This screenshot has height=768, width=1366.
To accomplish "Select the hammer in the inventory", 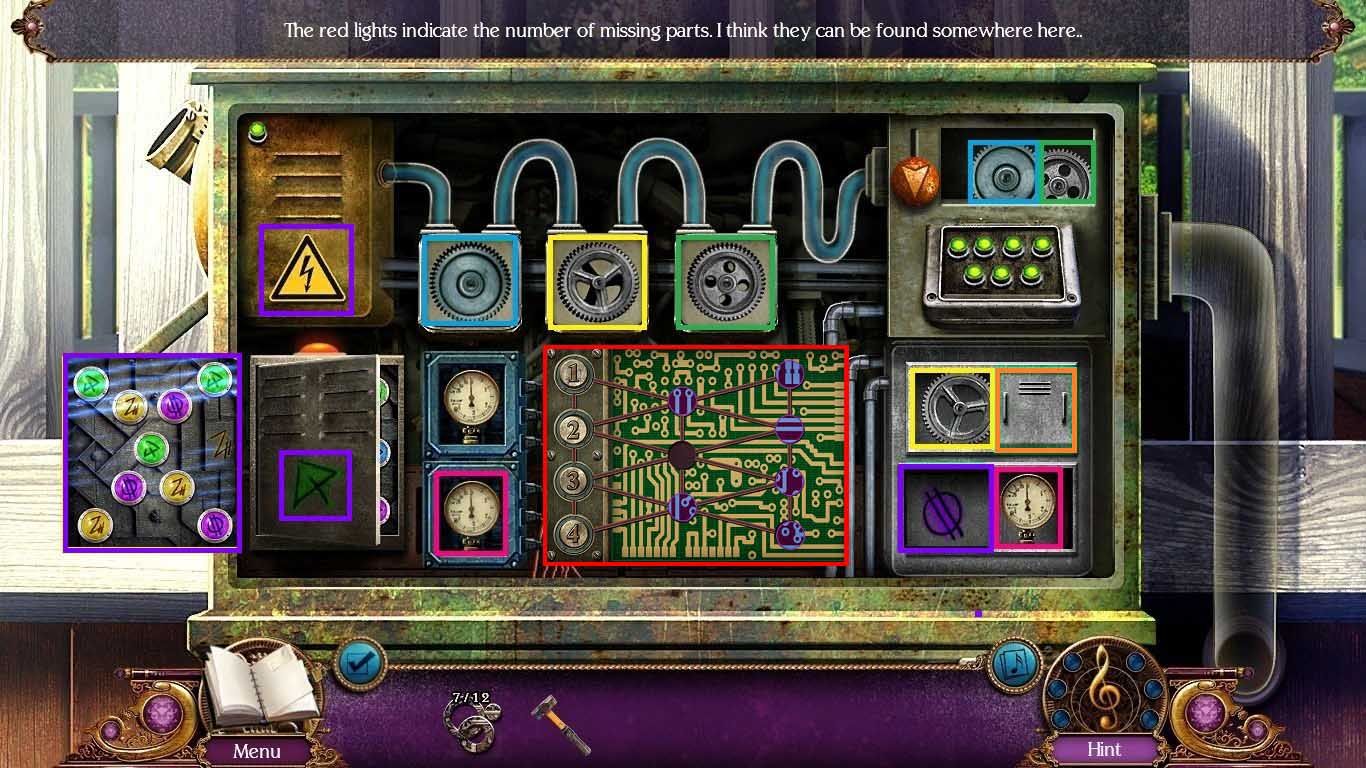I will [559, 722].
